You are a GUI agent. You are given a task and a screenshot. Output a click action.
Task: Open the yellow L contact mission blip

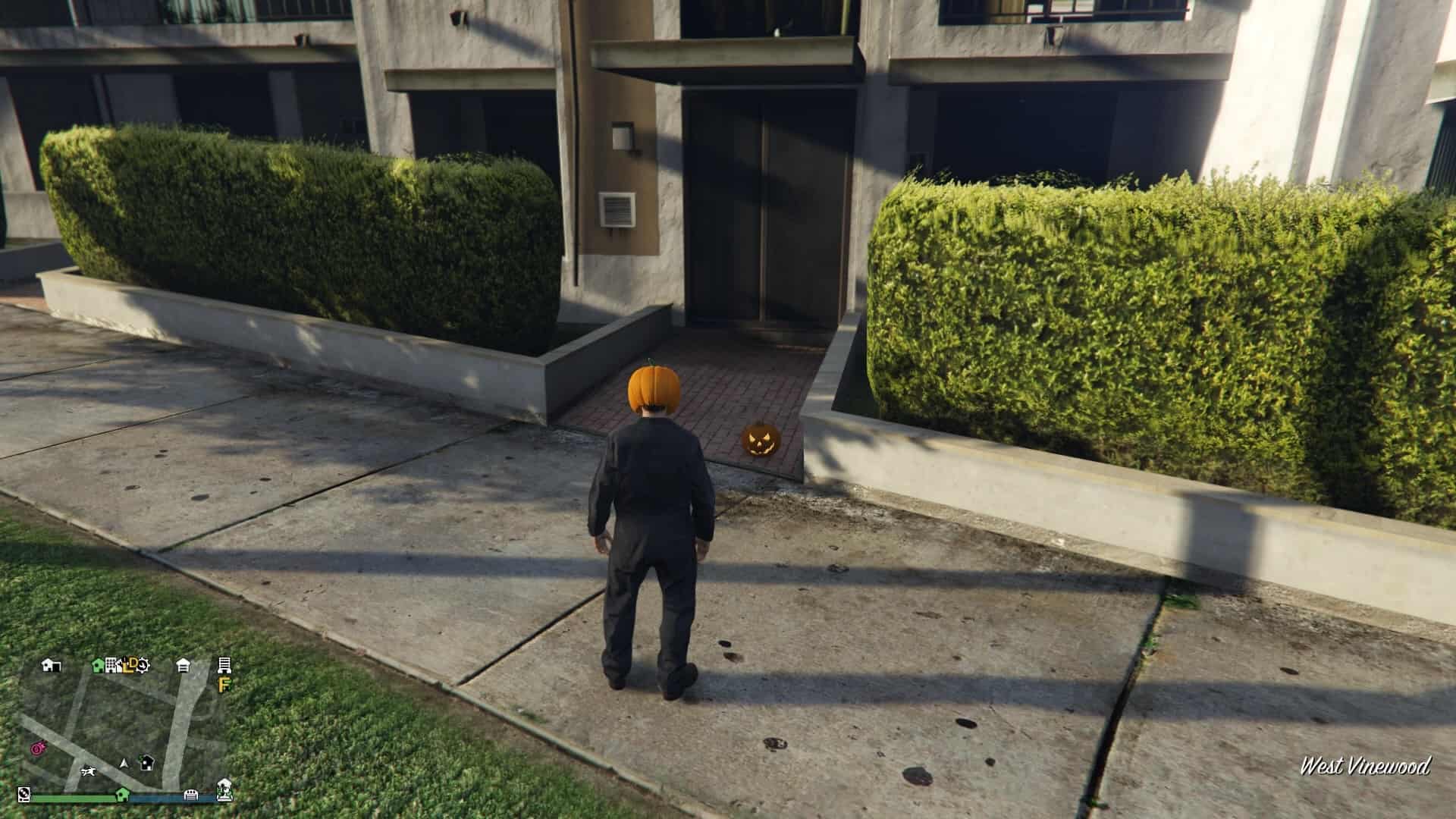click(127, 666)
